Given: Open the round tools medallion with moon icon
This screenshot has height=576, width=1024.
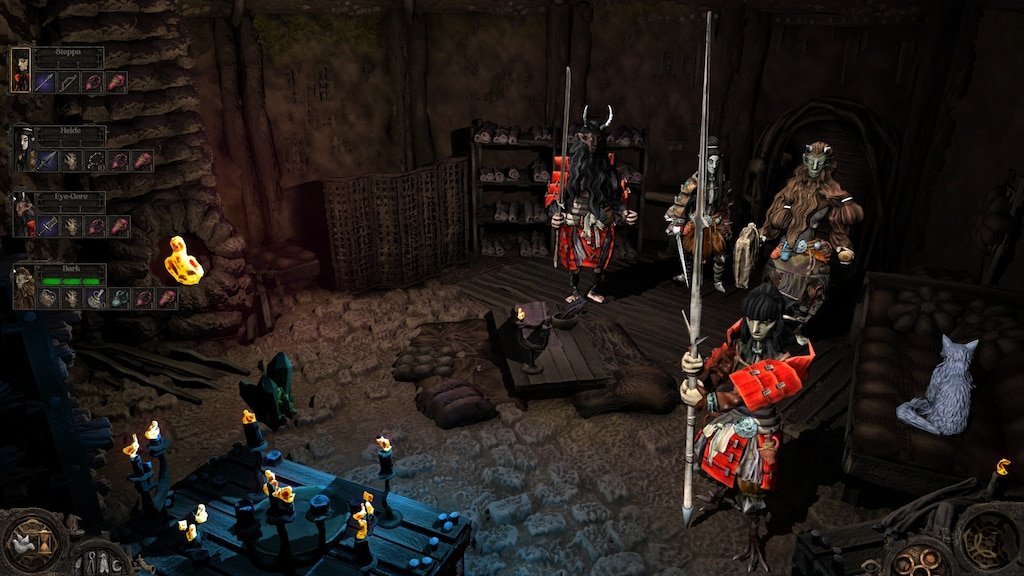Looking at the screenshot, I should [x=96, y=560].
